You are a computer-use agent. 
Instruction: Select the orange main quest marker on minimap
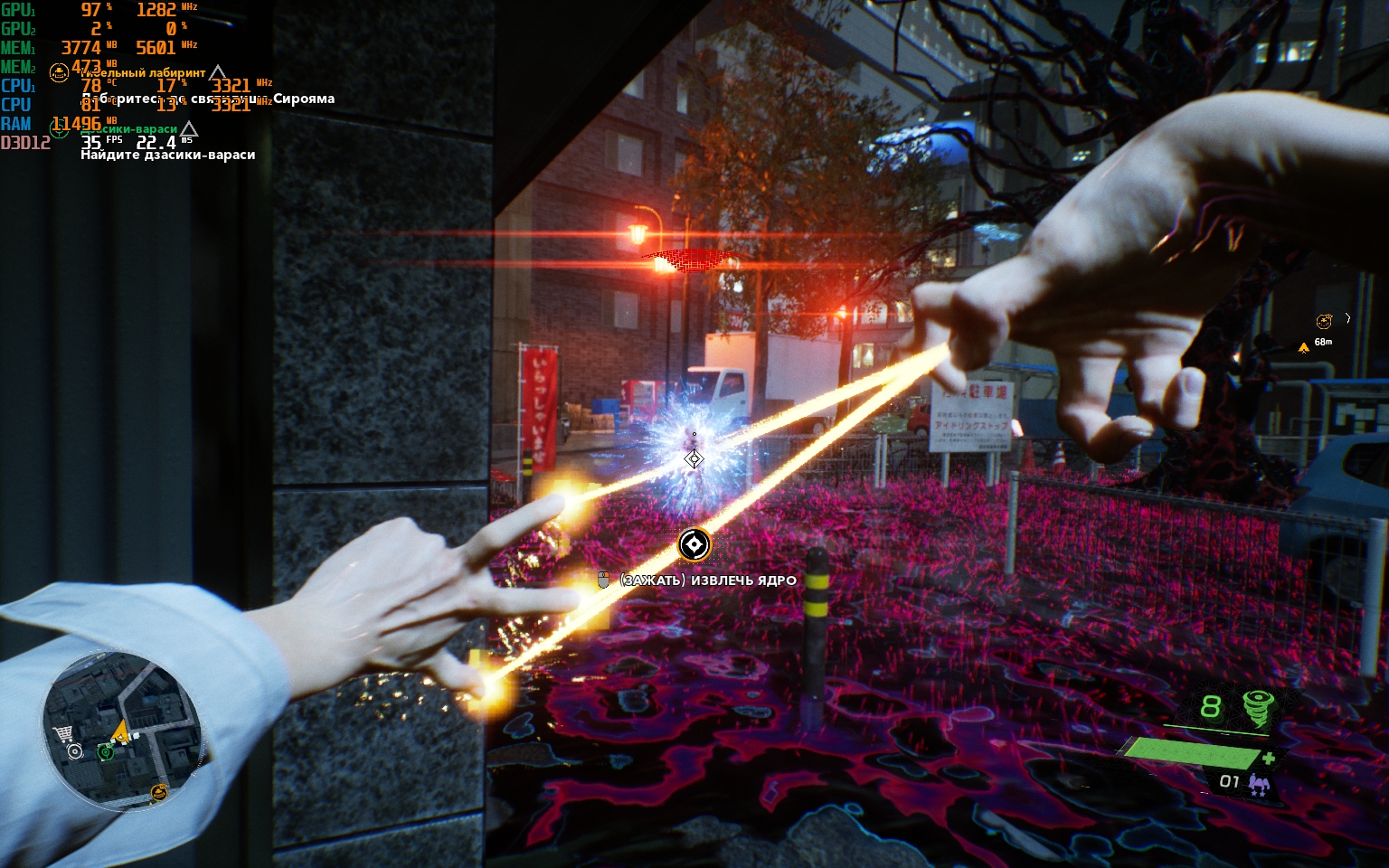tap(159, 793)
